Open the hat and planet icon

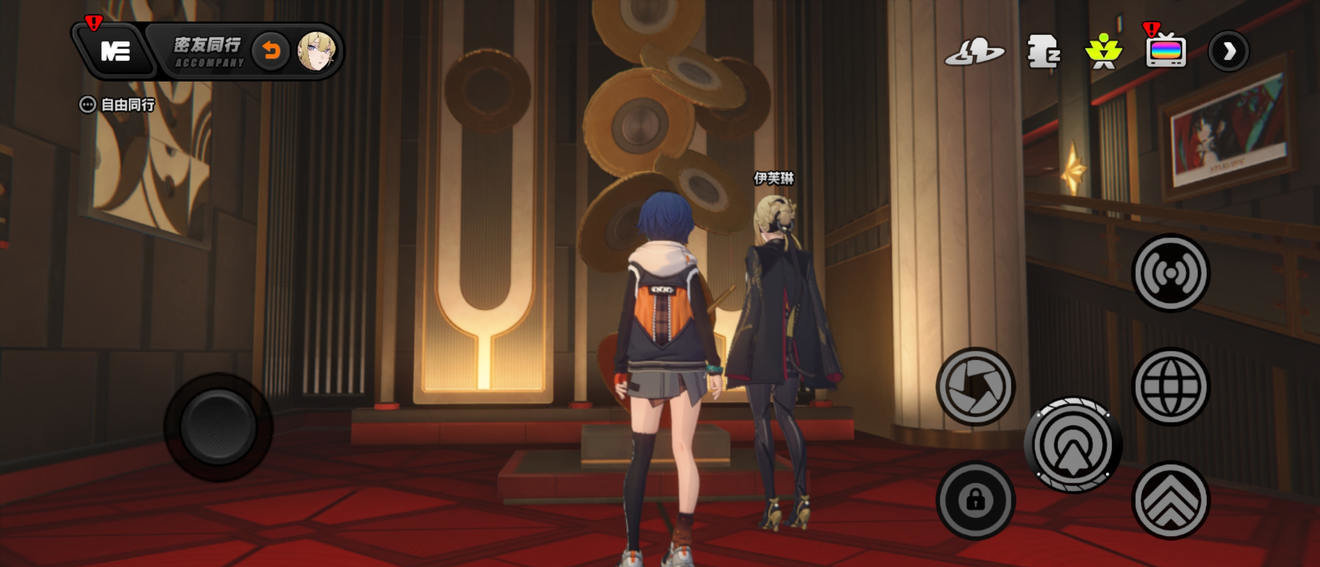(974, 51)
